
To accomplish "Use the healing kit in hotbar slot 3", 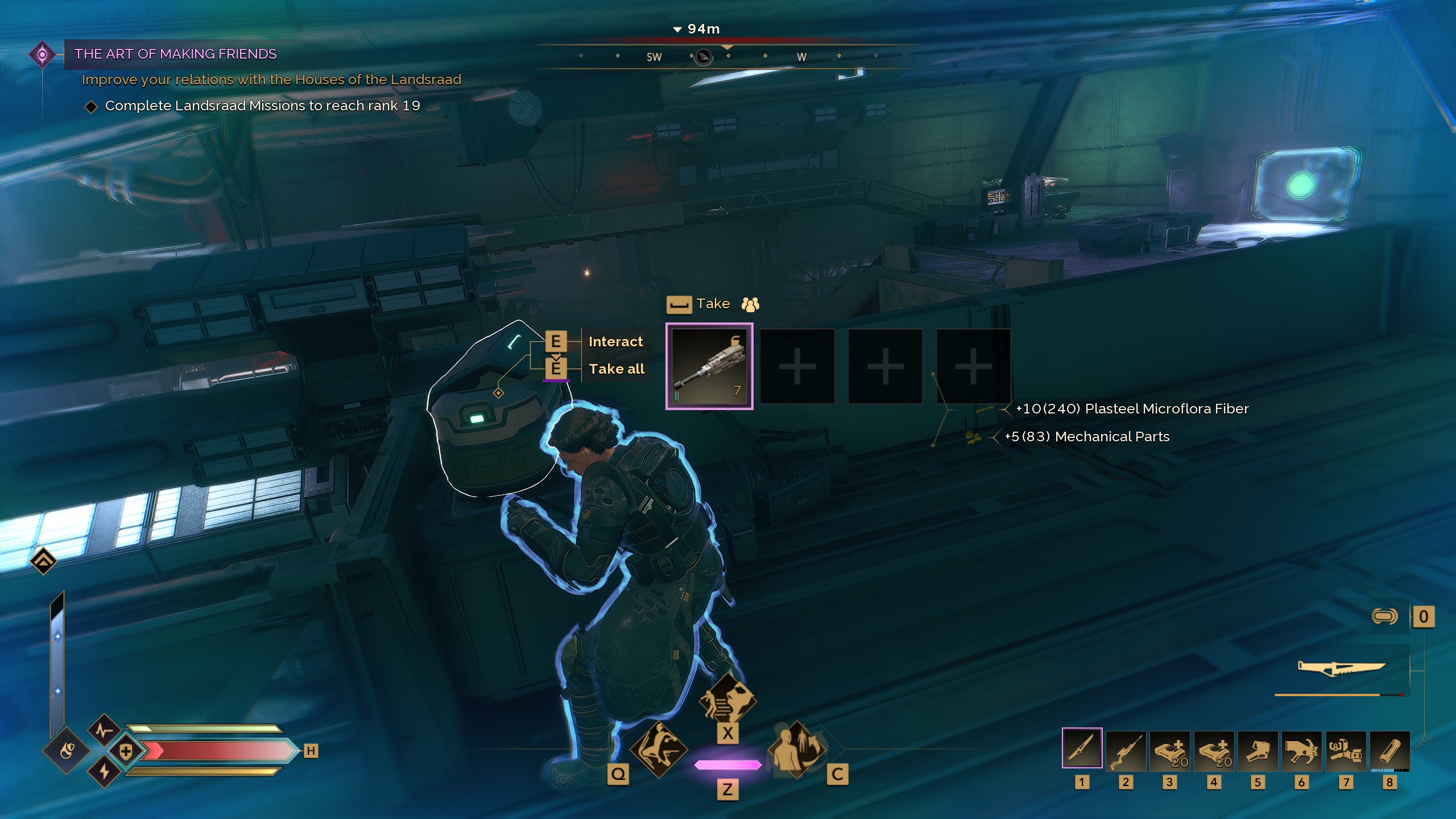I will click(1169, 751).
